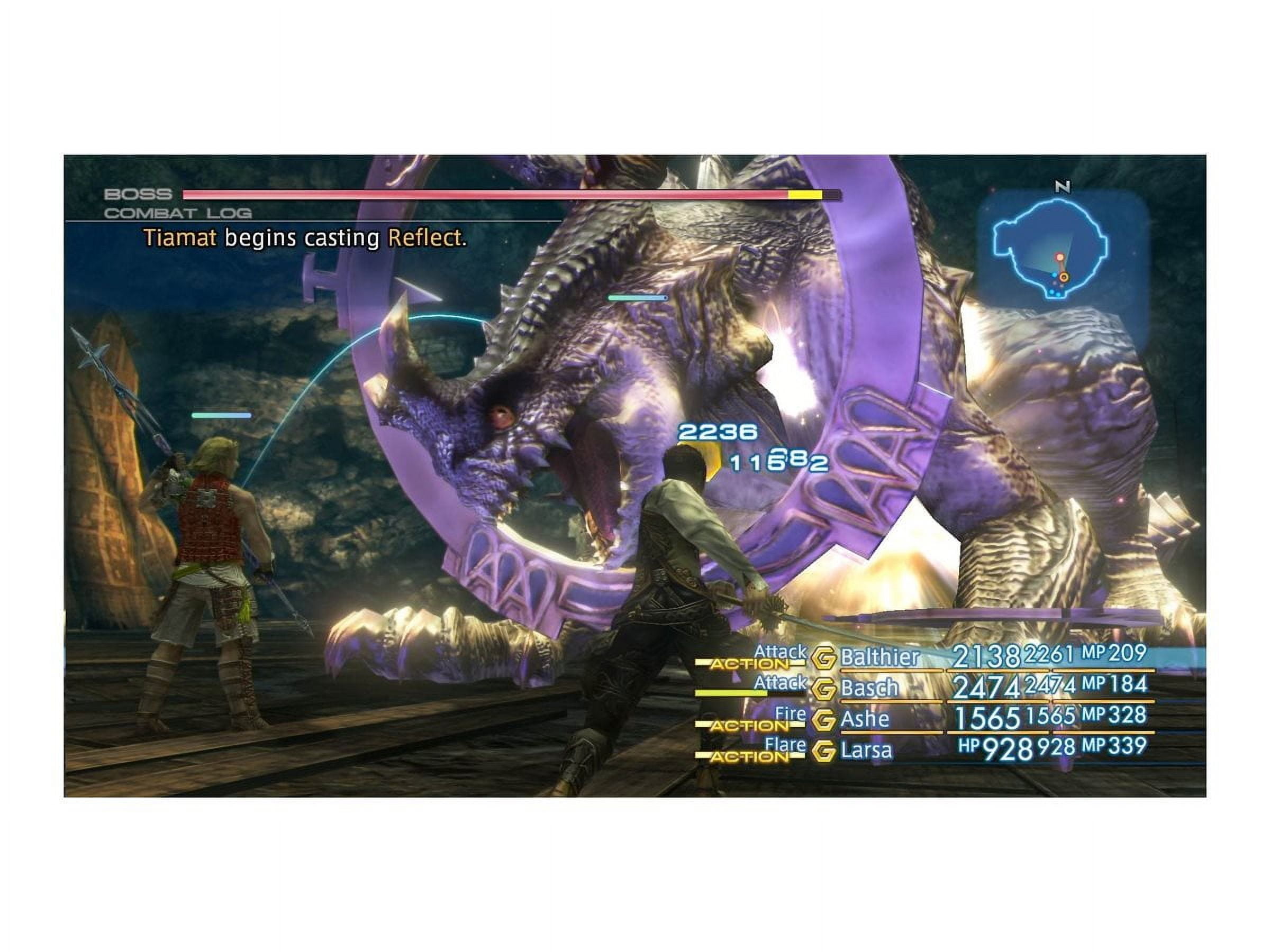This screenshot has width=1270, height=952.
Task: Pick Ashe from the party panel
Action: click(x=865, y=719)
